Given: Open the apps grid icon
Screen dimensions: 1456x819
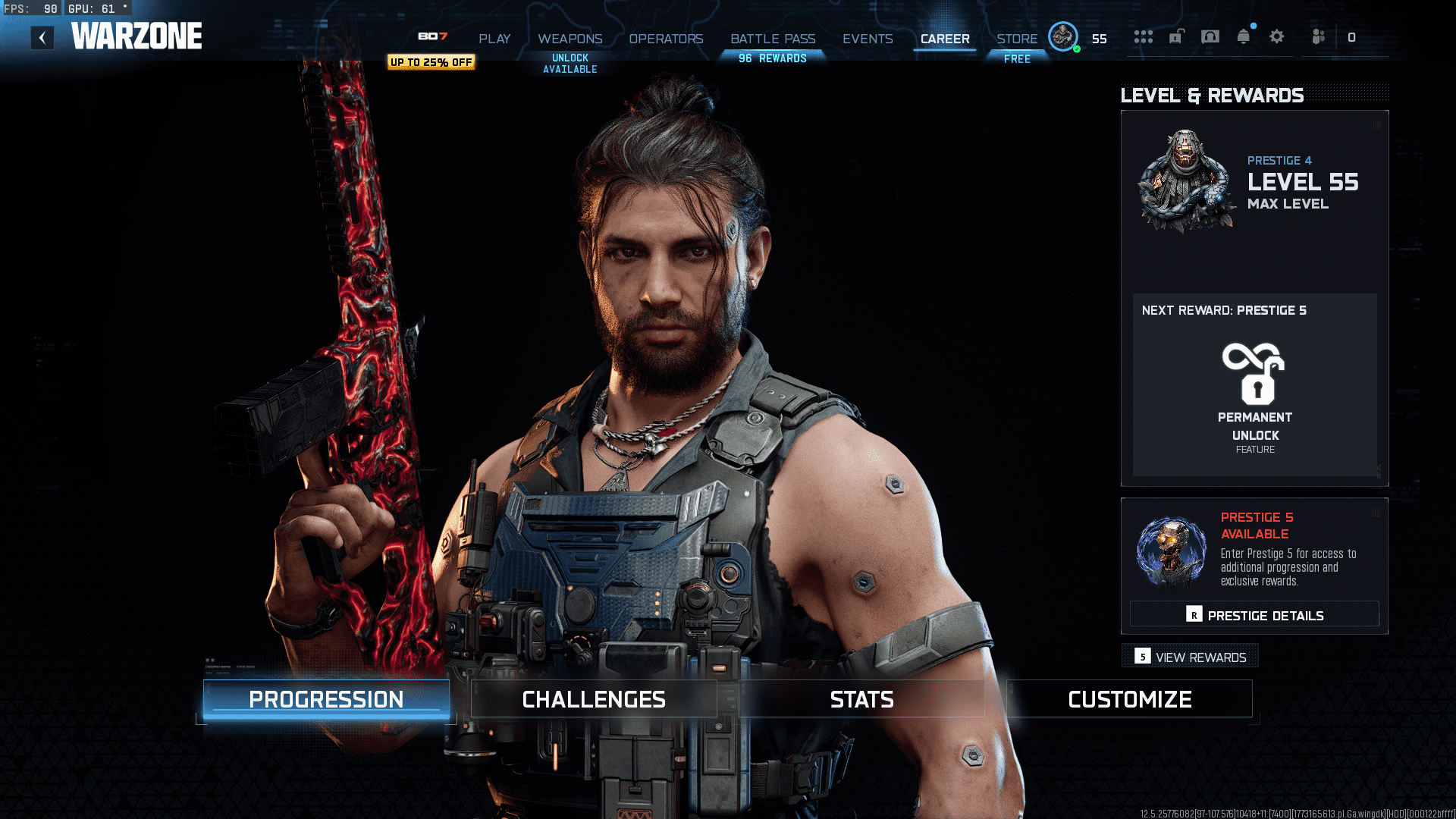Looking at the screenshot, I should (1144, 36).
